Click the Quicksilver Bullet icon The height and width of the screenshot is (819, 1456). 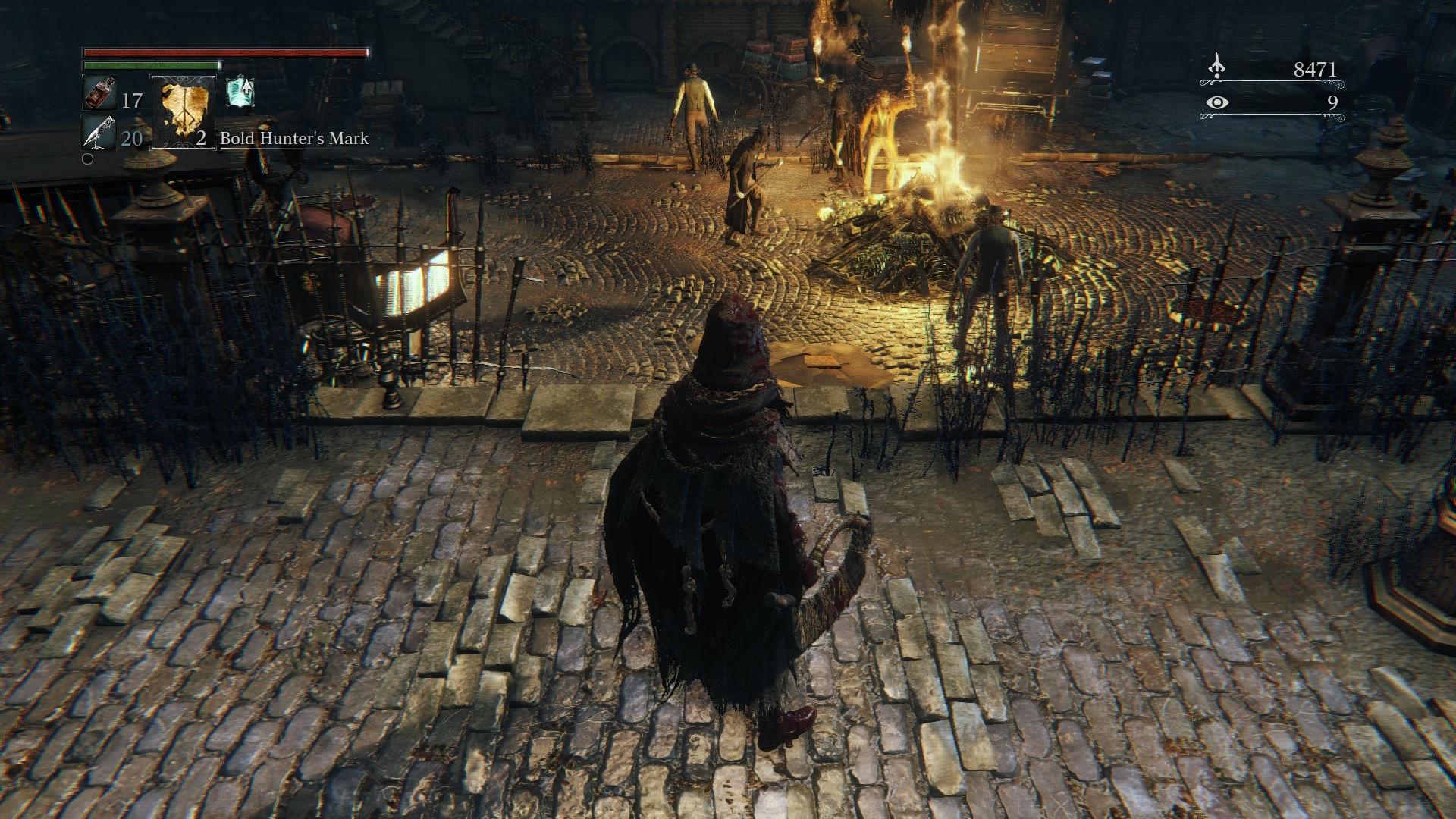98,133
